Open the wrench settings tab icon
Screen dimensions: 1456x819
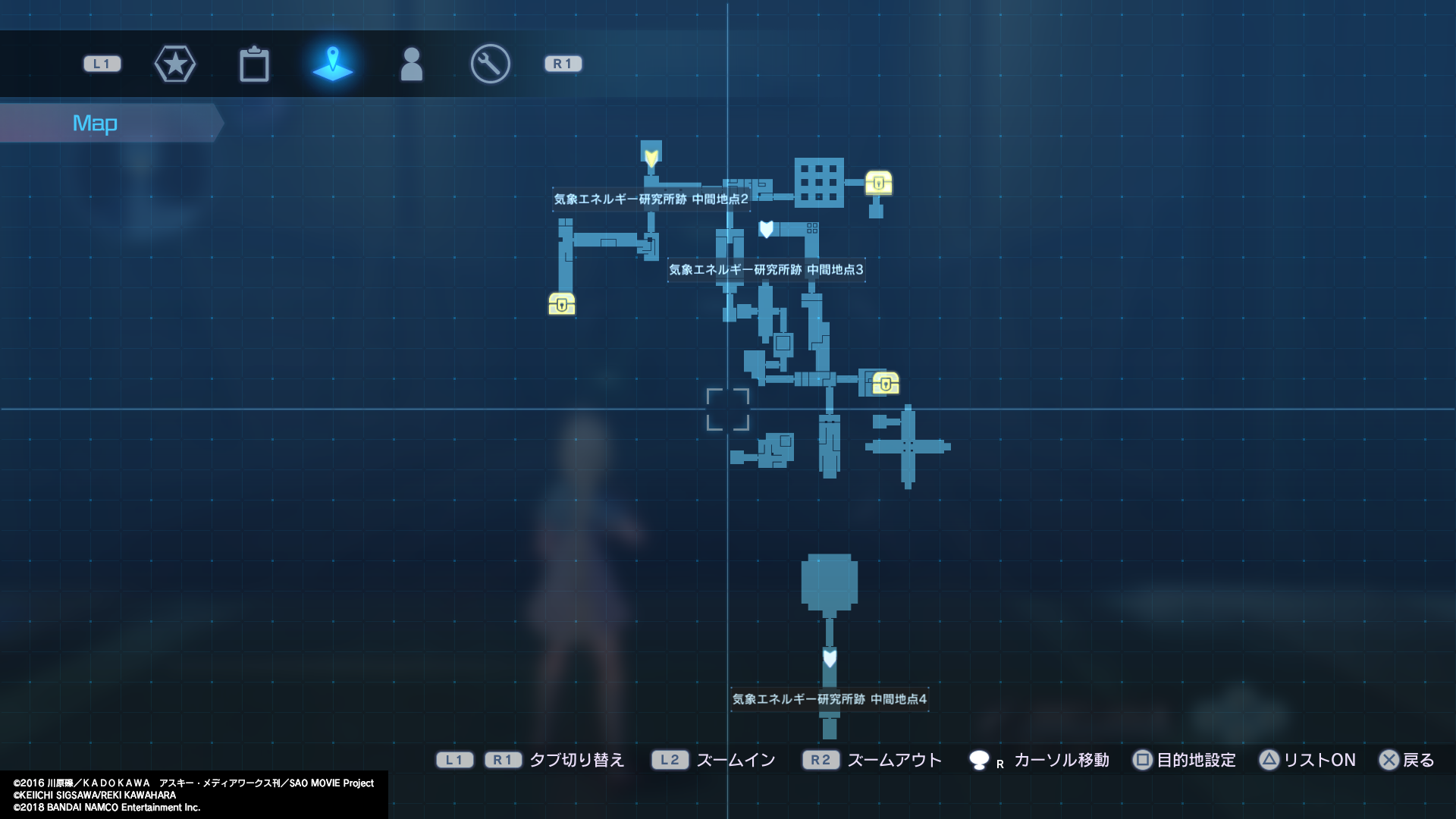pos(489,64)
